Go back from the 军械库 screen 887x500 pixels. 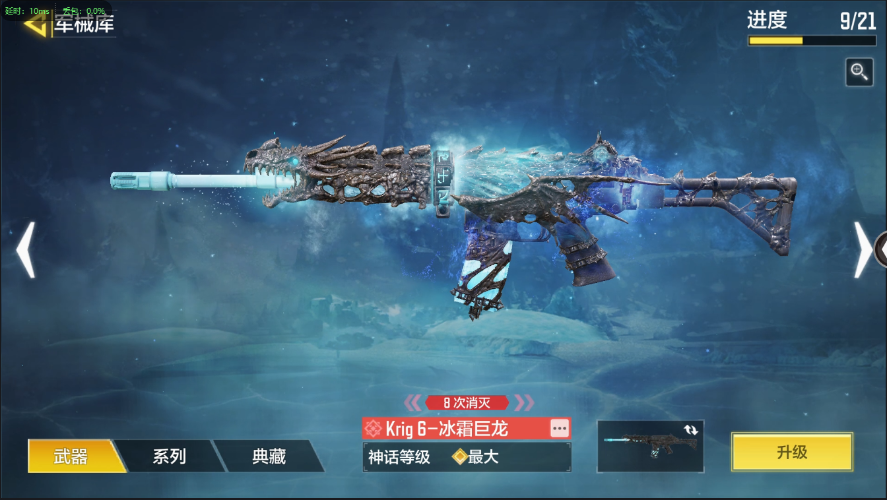coord(38,24)
